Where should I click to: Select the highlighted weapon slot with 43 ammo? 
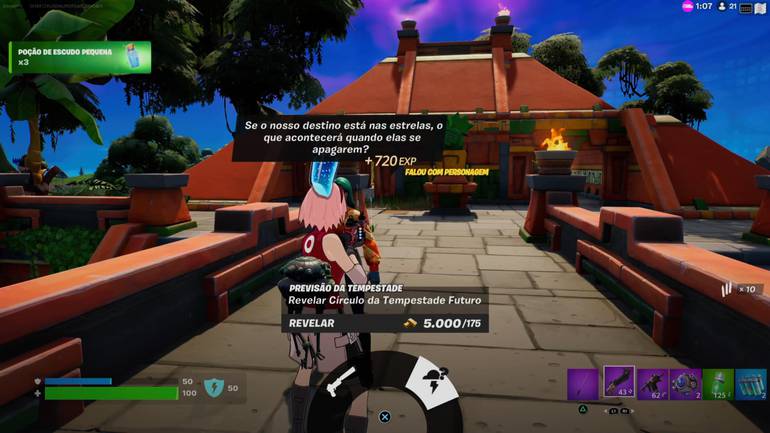pyautogui.click(x=618, y=384)
